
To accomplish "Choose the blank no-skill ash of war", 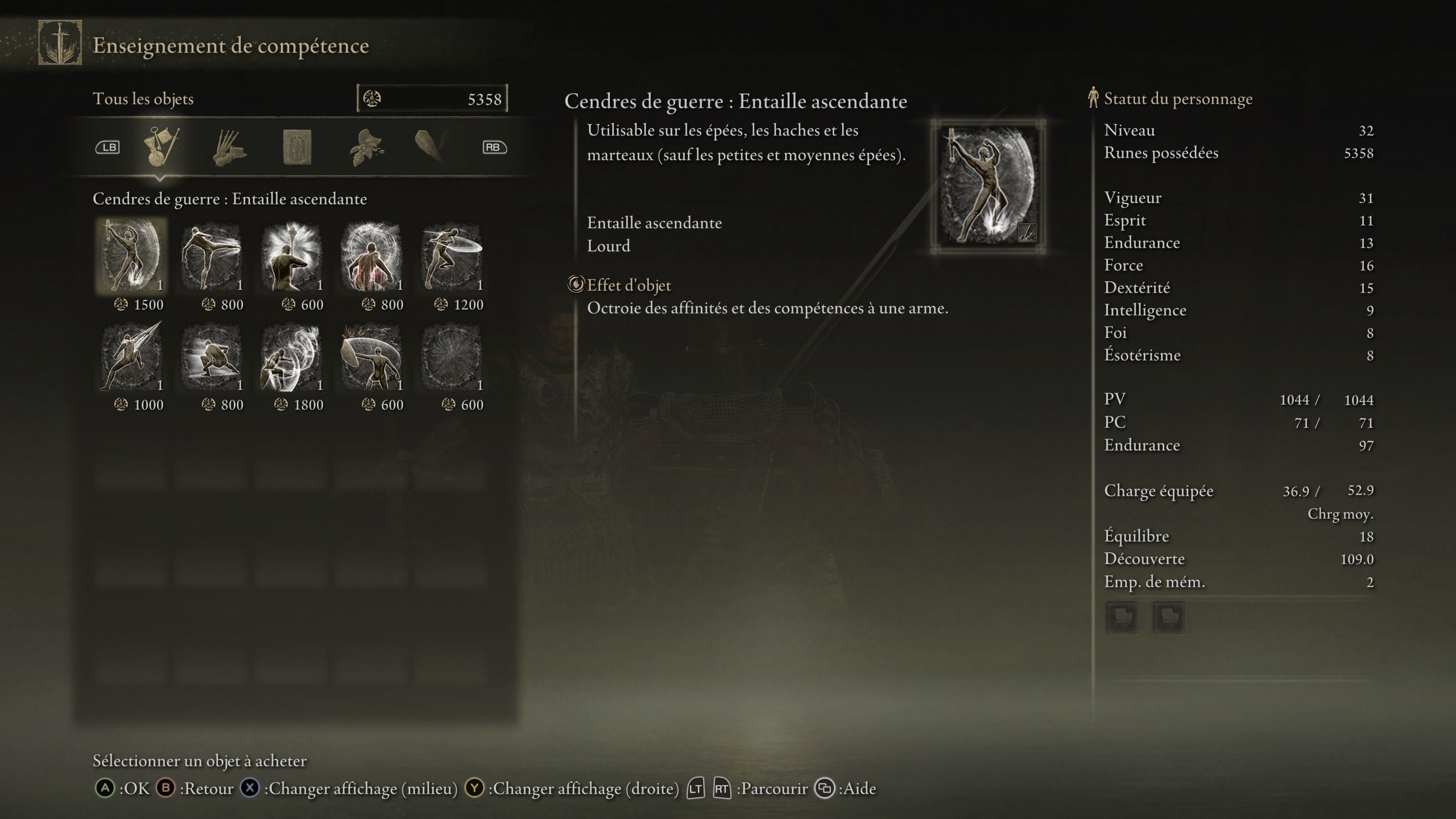I will (451, 357).
